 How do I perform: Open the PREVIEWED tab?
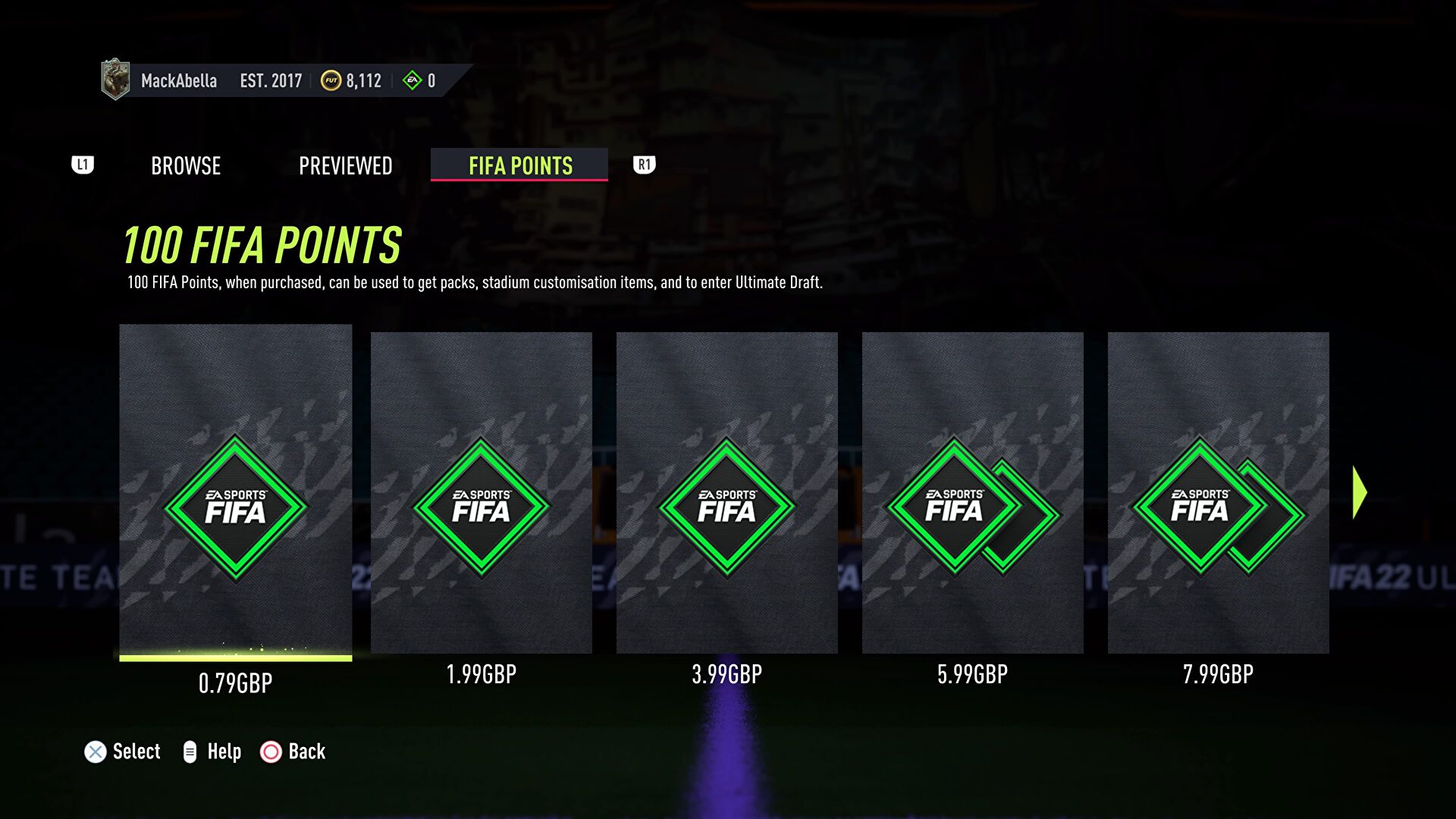pos(345,165)
